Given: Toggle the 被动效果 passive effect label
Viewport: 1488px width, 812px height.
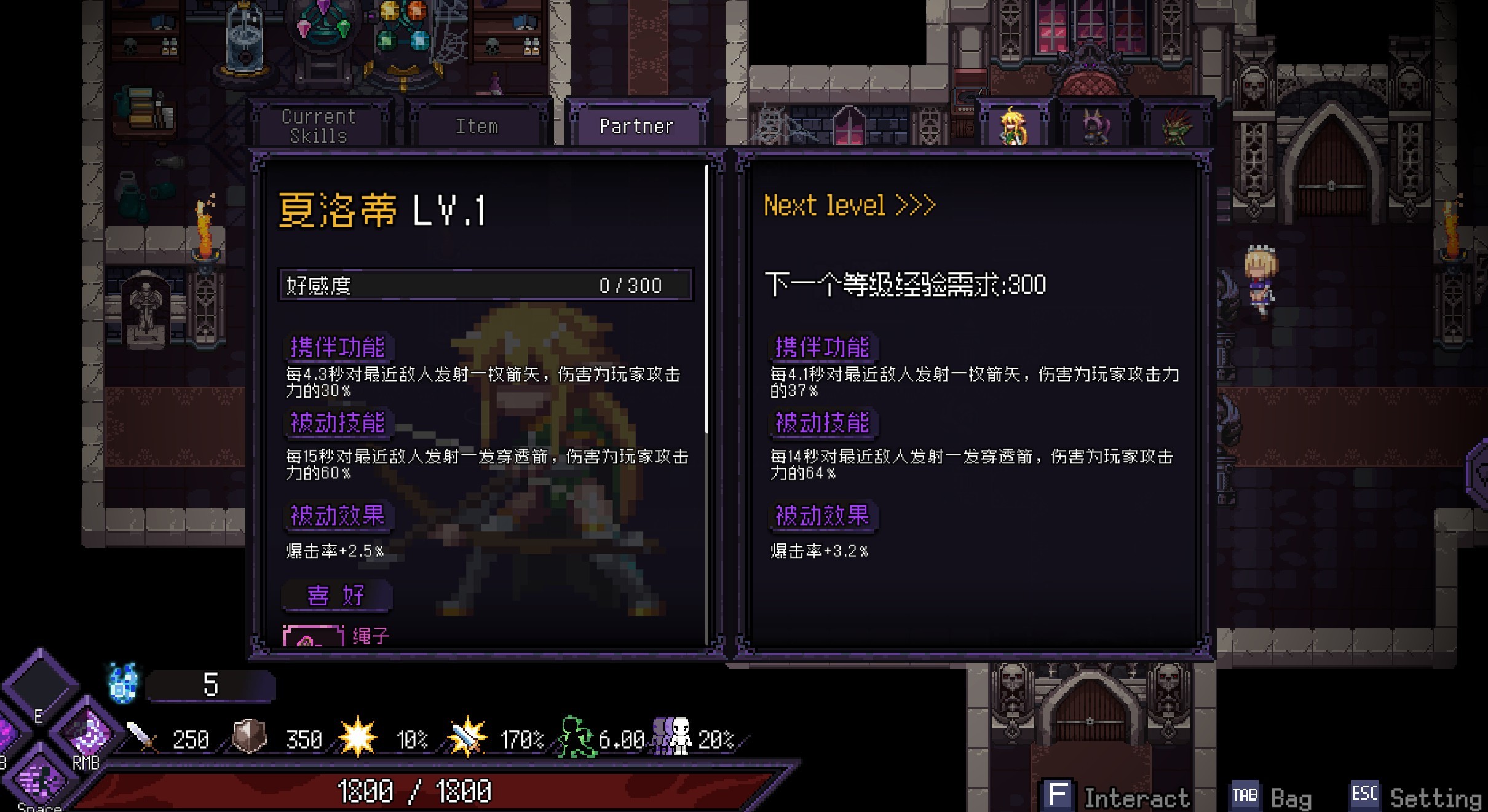Looking at the screenshot, I should tap(338, 517).
